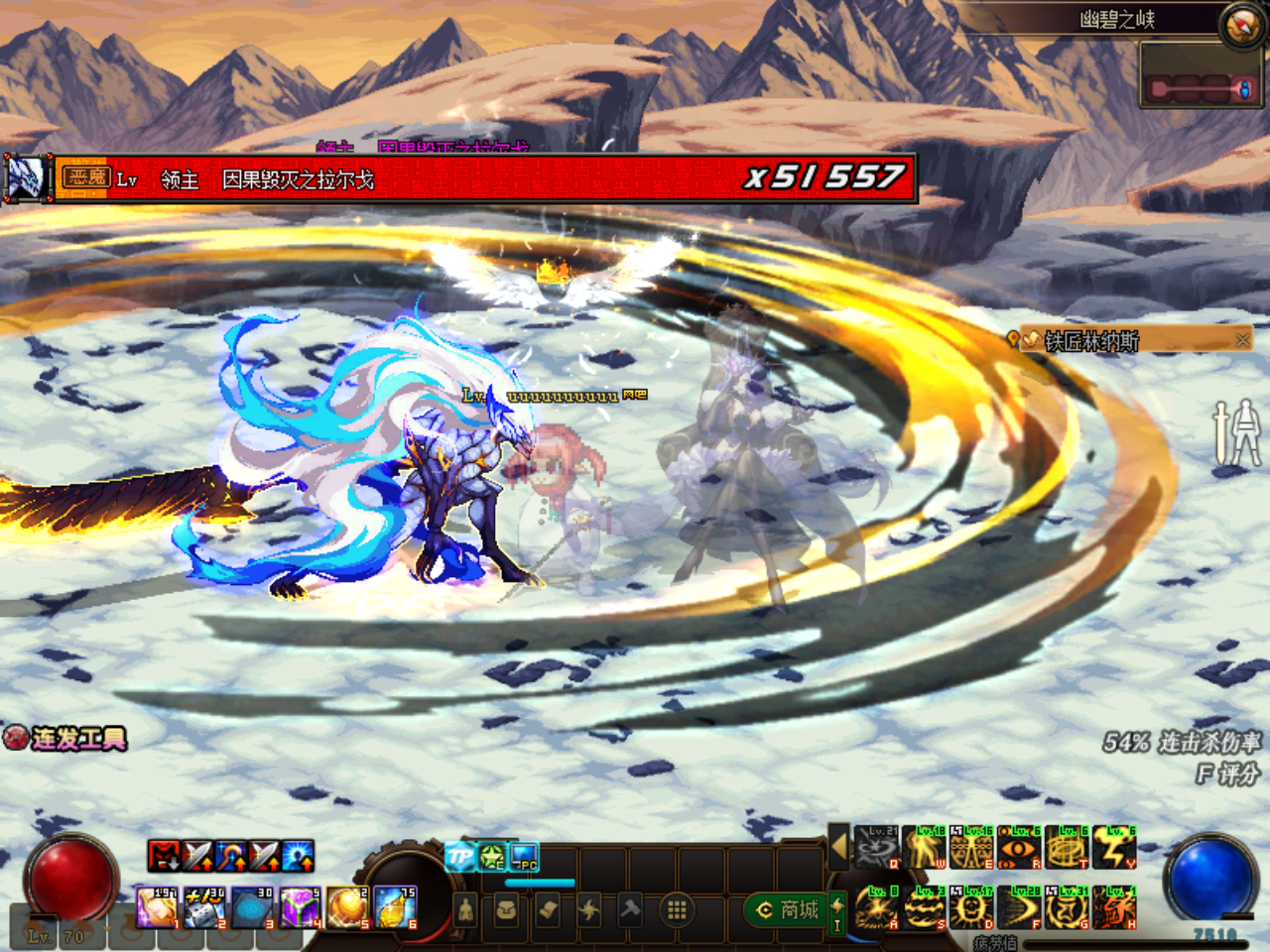The width and height of the screenshot is (1270, 952).
Task: Use the purple cube item in slot 4
Action: point(299,908)
